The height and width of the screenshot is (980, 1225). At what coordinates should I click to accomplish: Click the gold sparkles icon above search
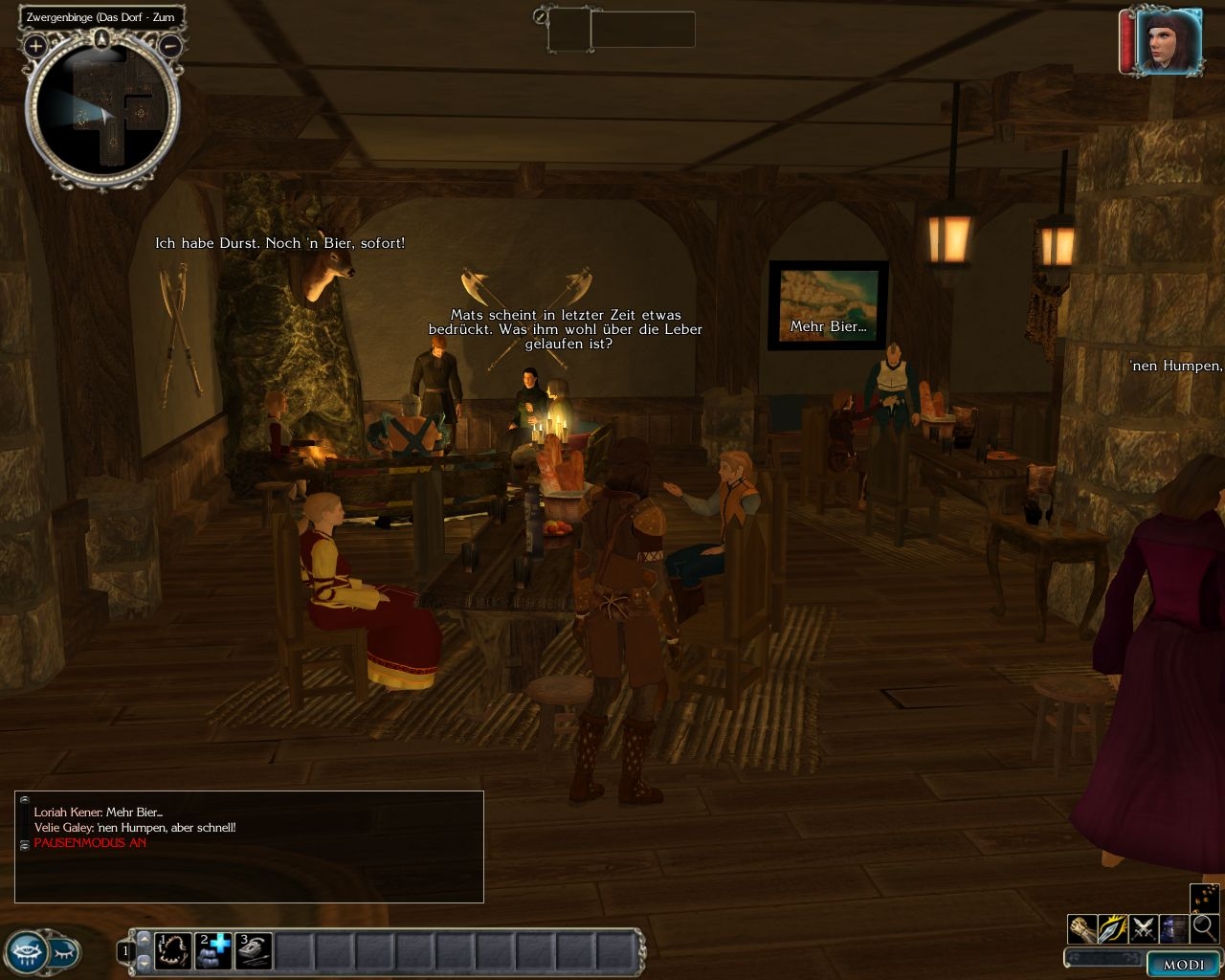1204,898
